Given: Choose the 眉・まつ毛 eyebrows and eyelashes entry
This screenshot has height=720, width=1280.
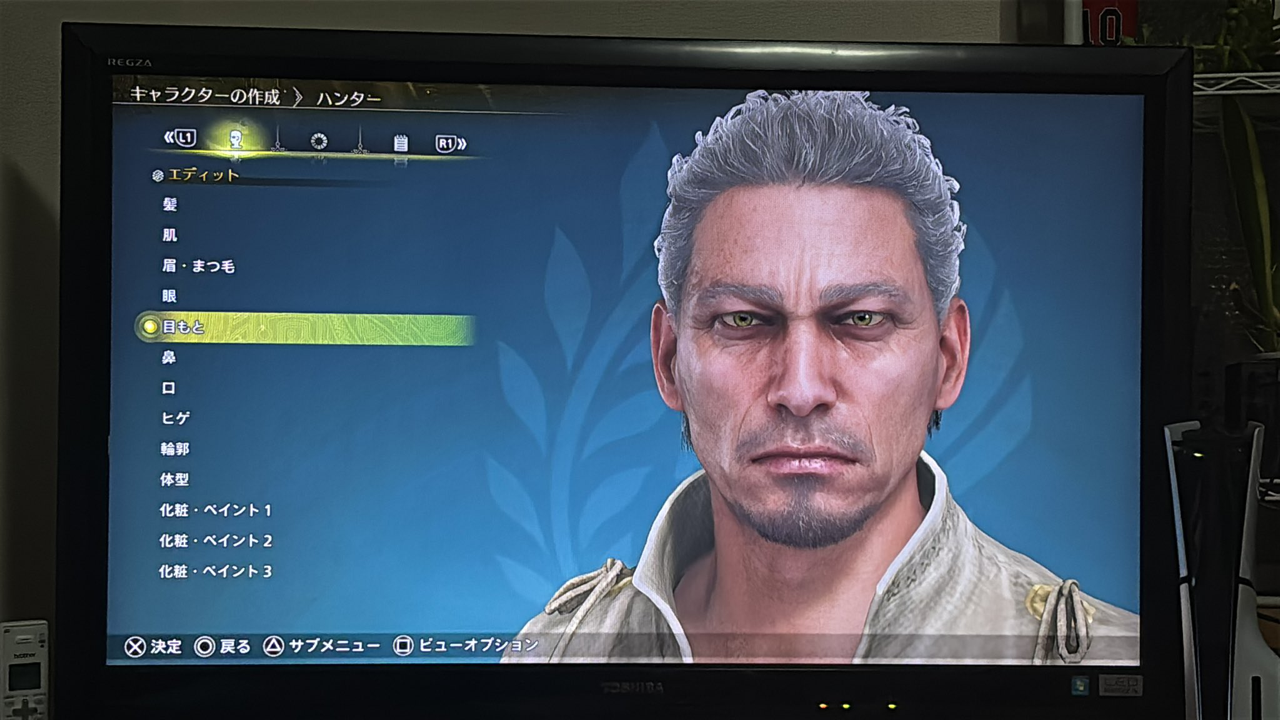Looking at the screenshot, I should pos(198,266).
